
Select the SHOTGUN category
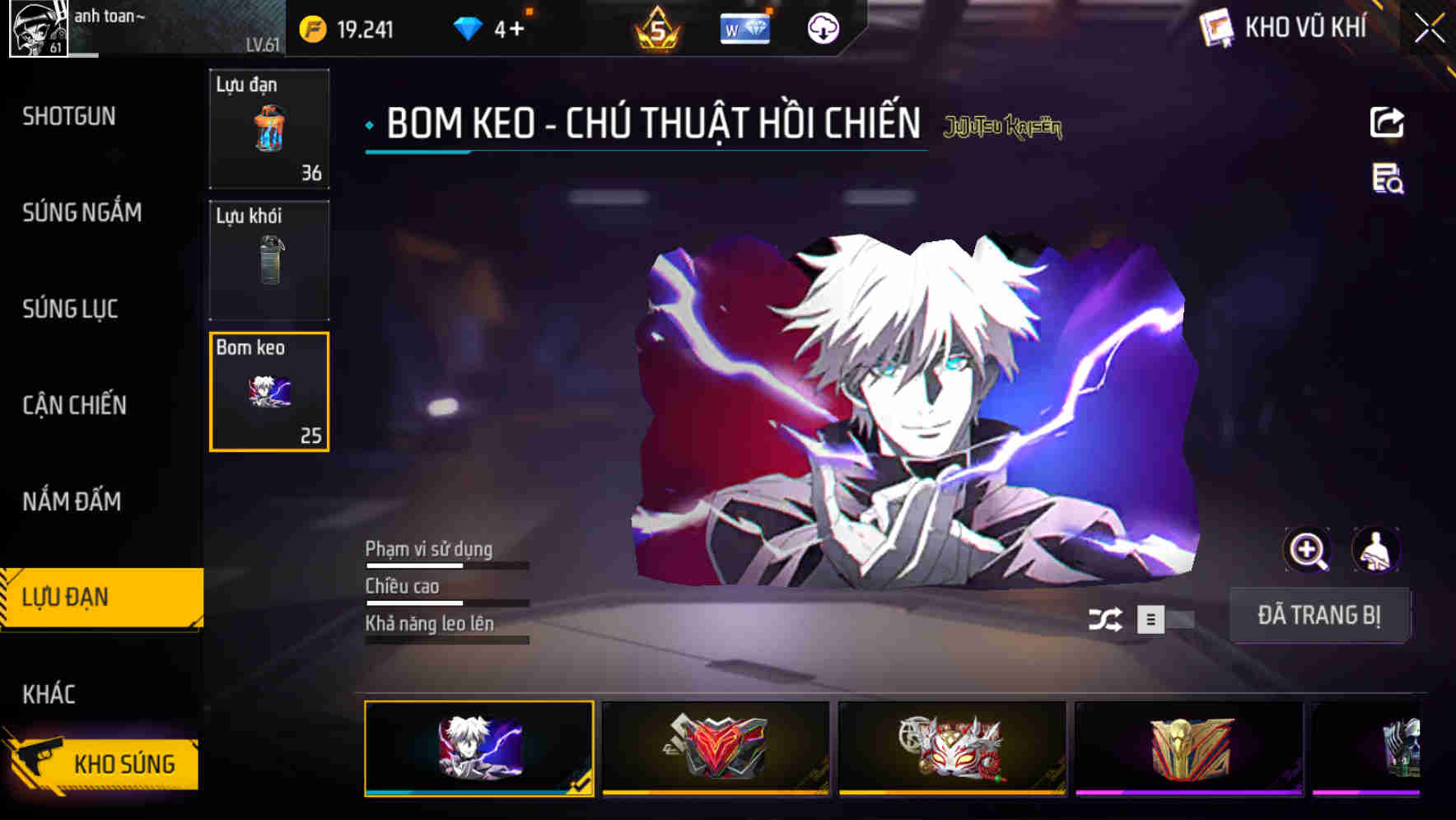click(x=70, y=116)
